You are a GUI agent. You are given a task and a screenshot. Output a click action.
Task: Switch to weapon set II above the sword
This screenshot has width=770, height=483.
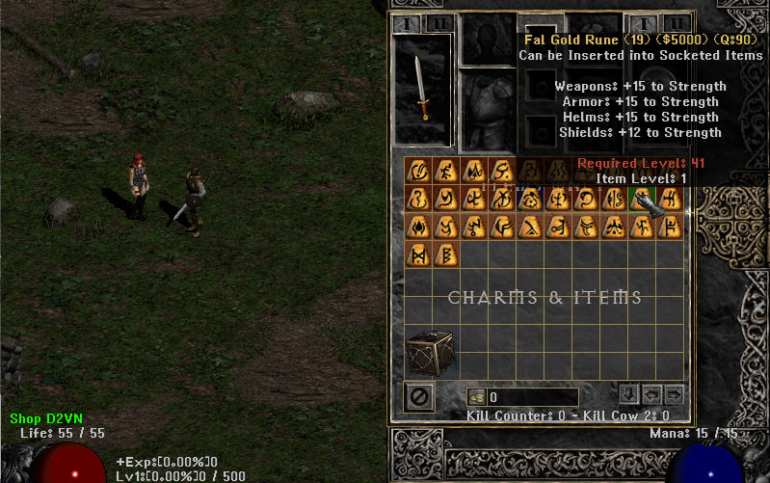tap(437, 23)
